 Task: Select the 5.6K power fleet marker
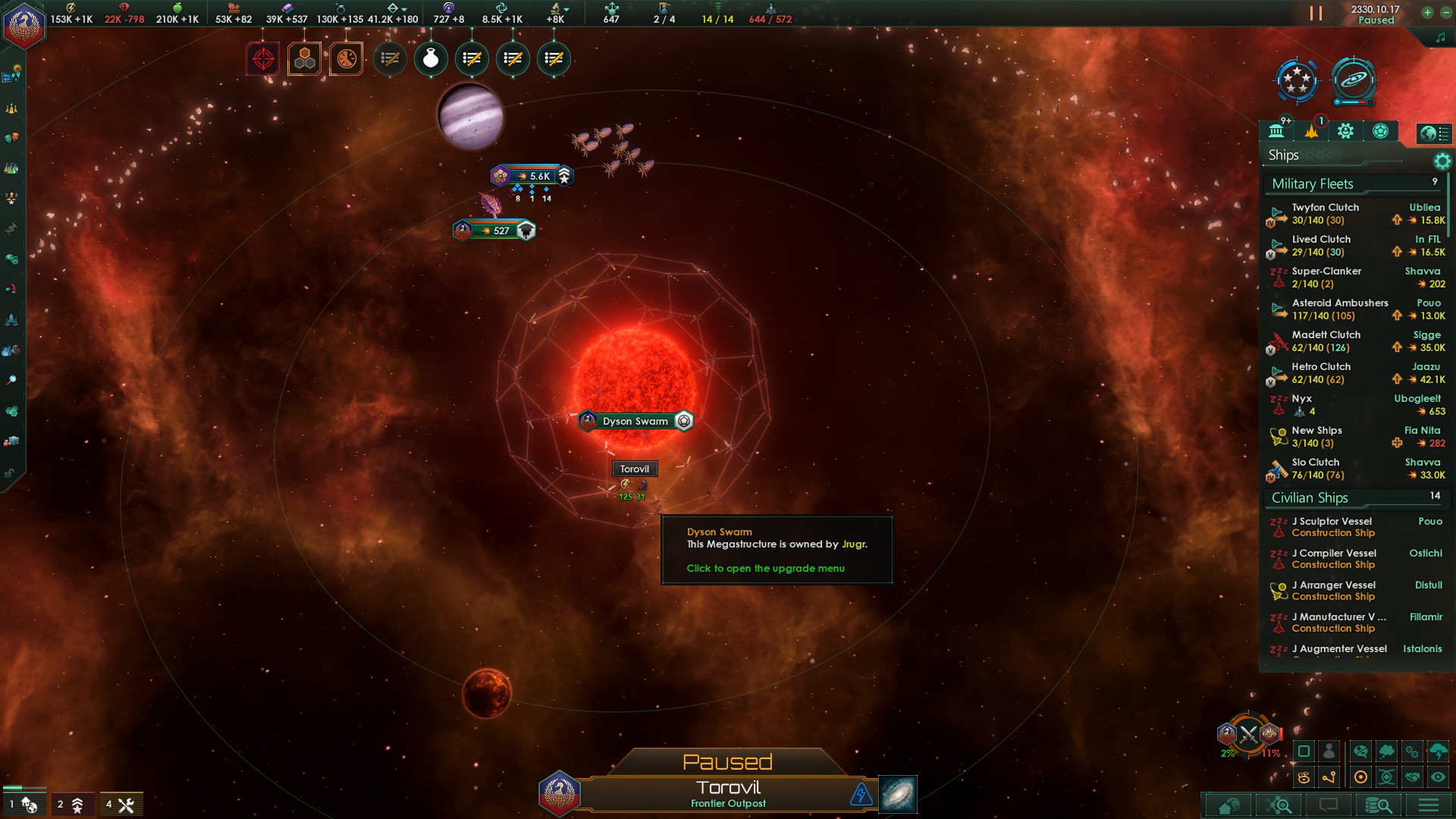coord(532,176)
